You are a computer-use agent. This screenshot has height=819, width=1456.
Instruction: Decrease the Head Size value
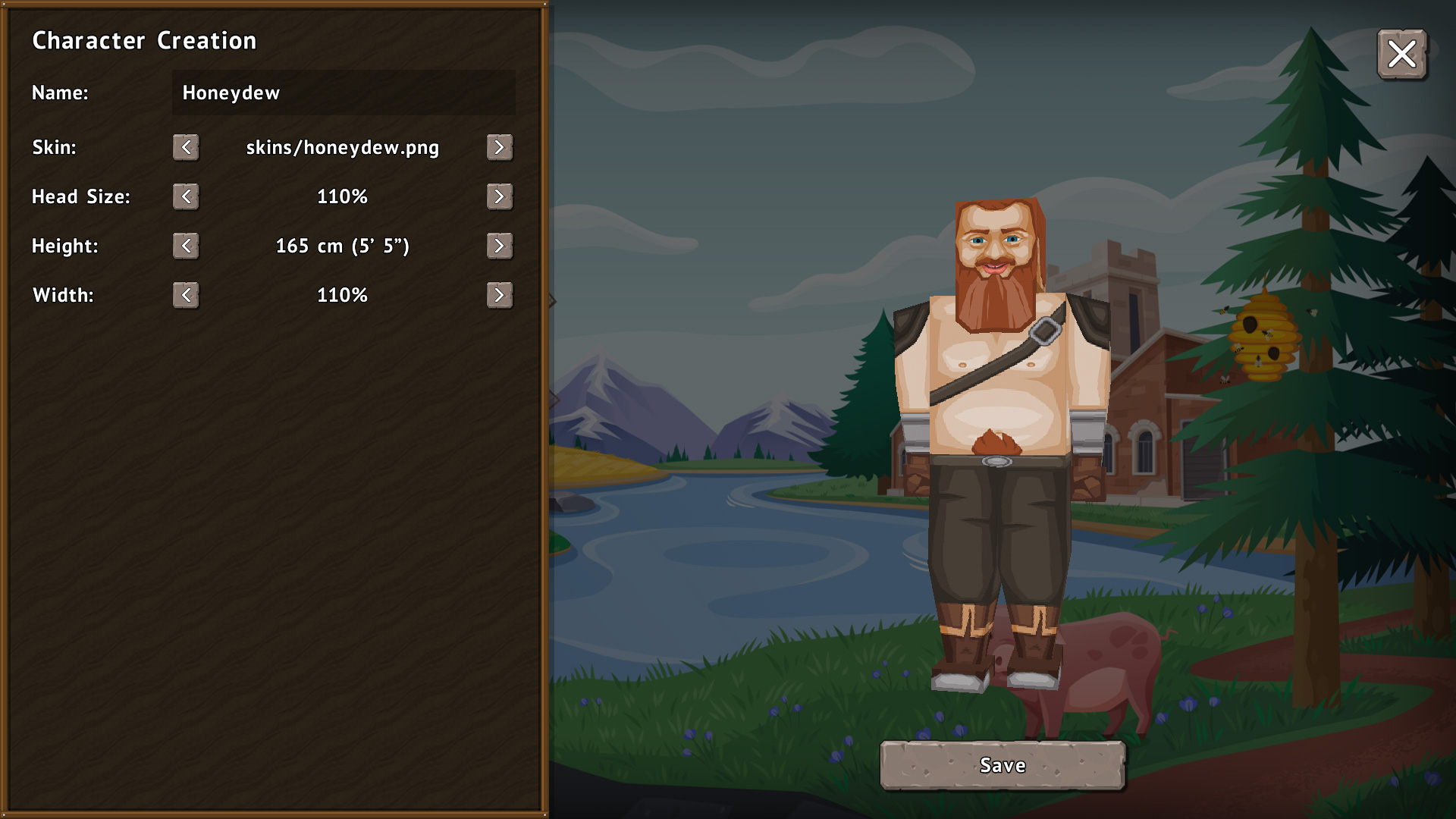[x=186, y=196]
